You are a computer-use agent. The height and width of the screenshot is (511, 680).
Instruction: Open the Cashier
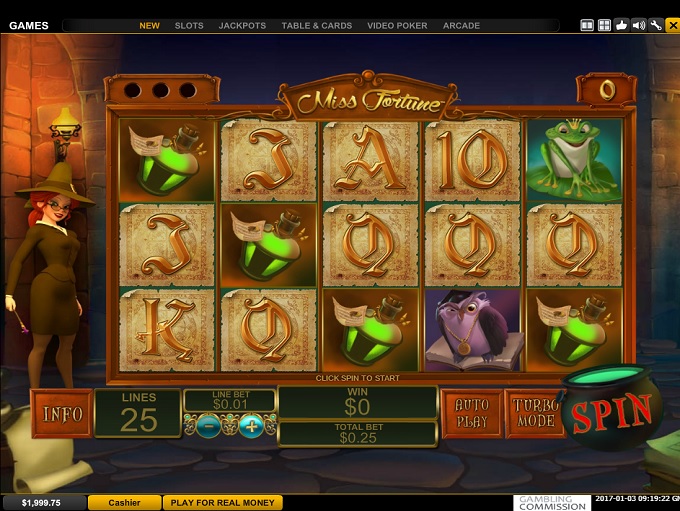[124, 503]
